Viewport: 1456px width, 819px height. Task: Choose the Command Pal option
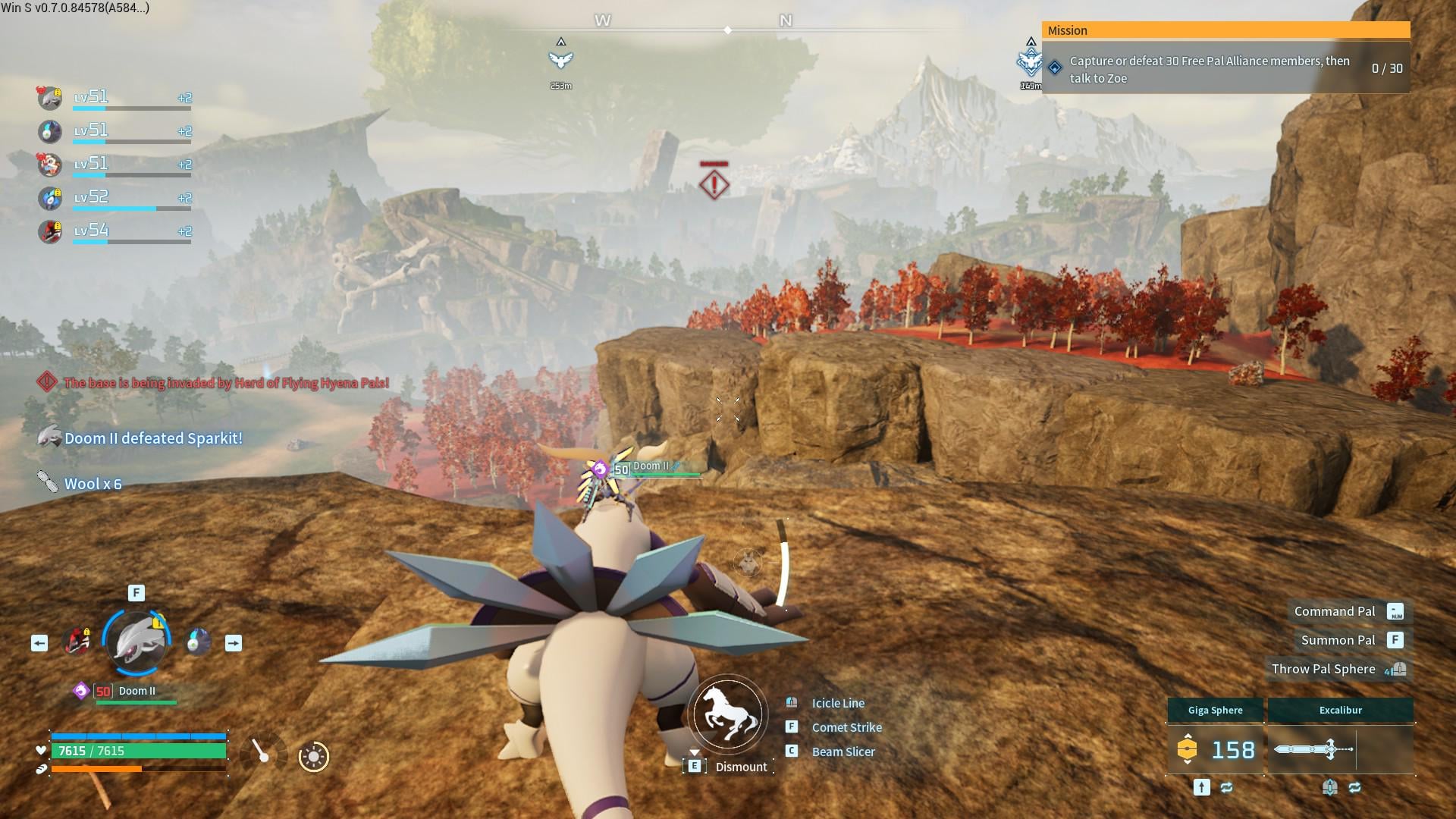pos(1335,612)
